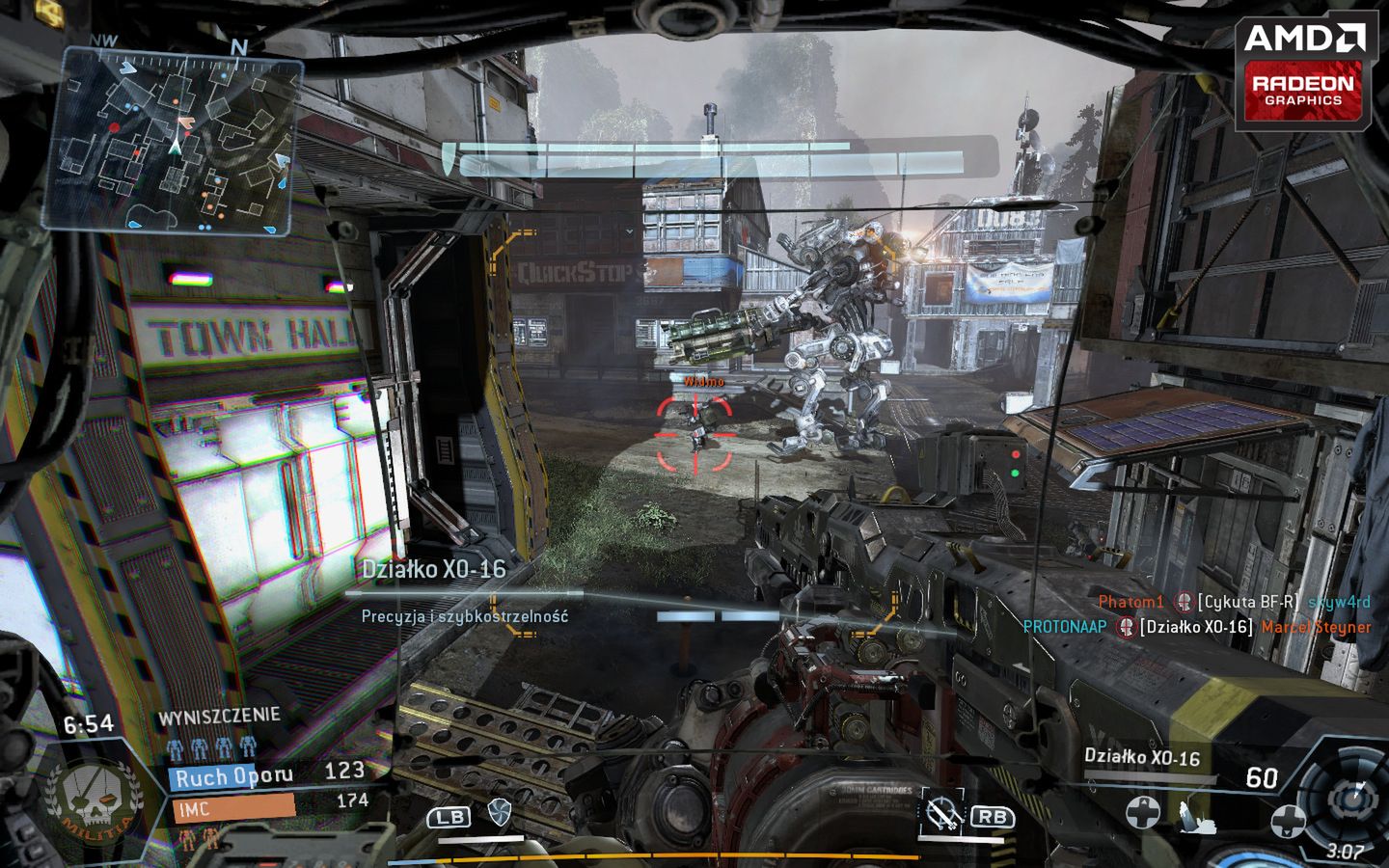This screenshot has width=1389, height=868.
Task: Activate the shield defensive ability icon
Action: [x=498, y=812]
